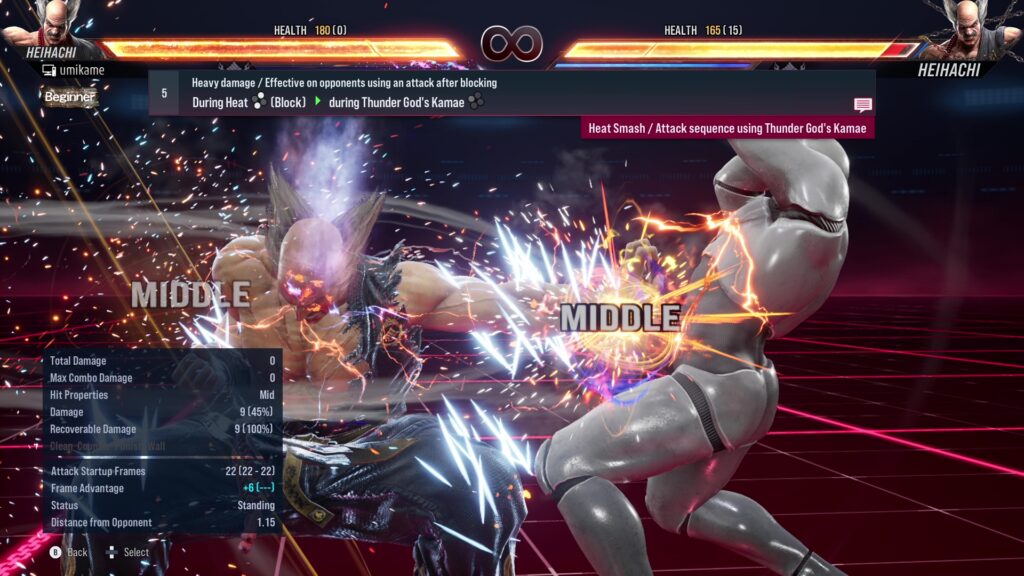The width and height of the screenshot is (1024, 576).
Task: Open the pink speech bubble note icon
Action: pyautogui.click(x=862, y=105)
